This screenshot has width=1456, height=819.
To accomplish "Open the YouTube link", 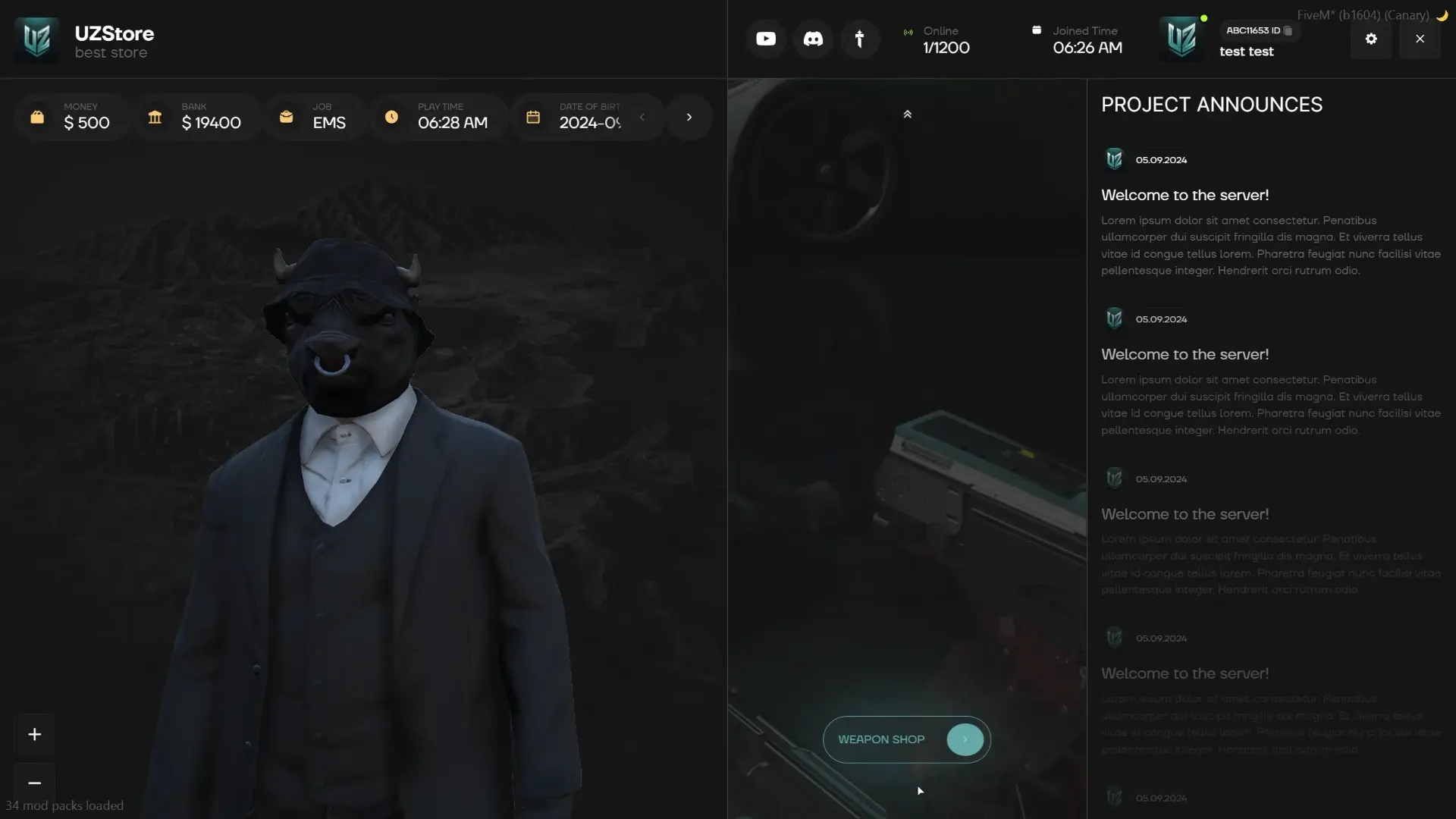I will [766, 39].
